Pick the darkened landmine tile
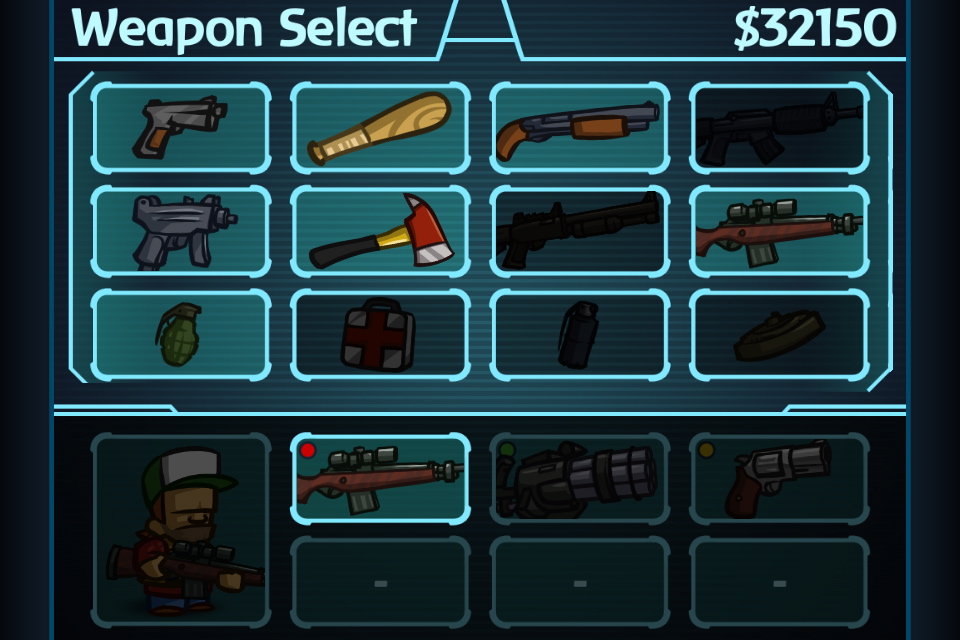The height and width of the screenshot is (640, 960). (779, 335)
